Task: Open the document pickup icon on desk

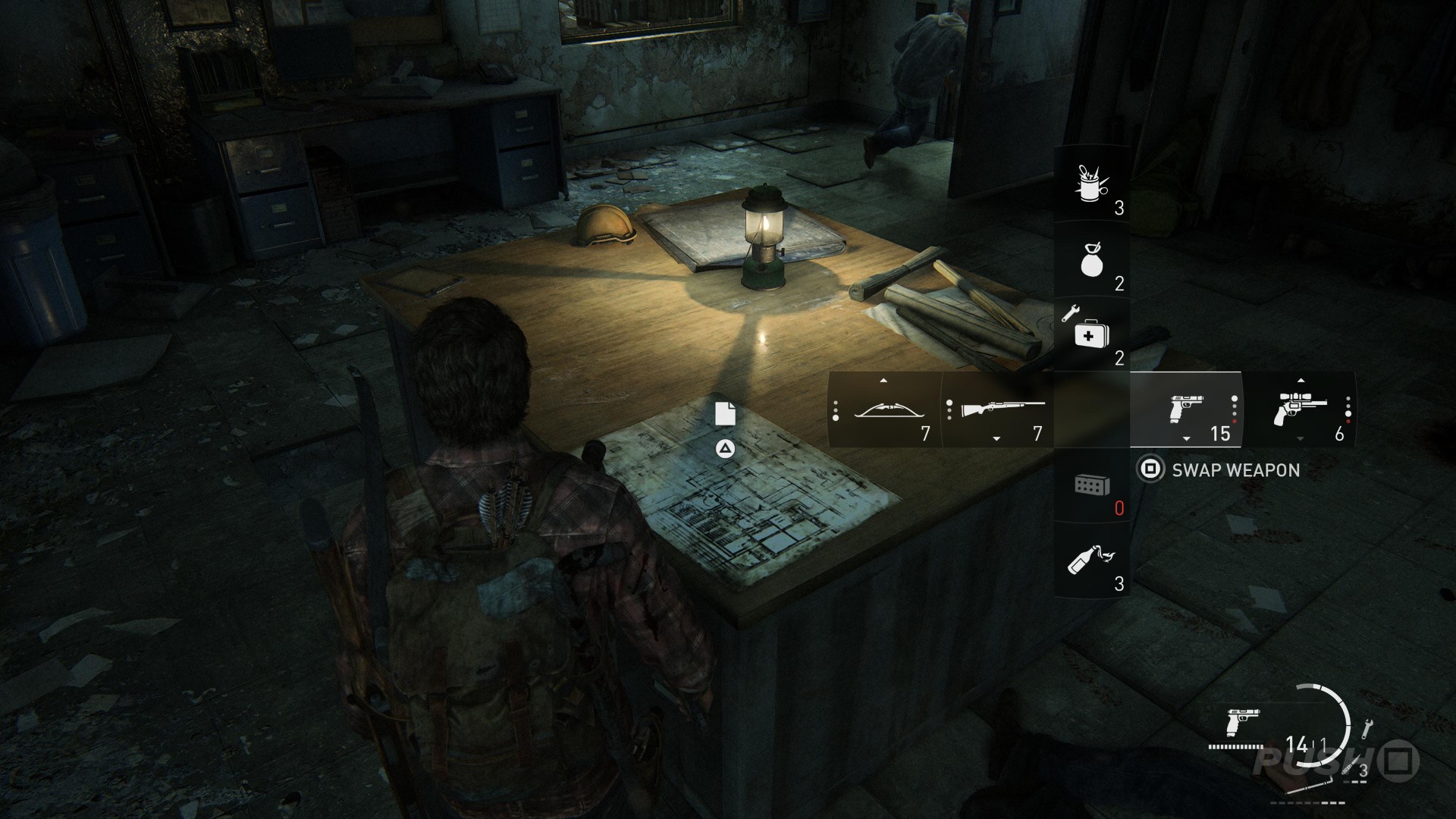Action: click(x=726, y=414)
